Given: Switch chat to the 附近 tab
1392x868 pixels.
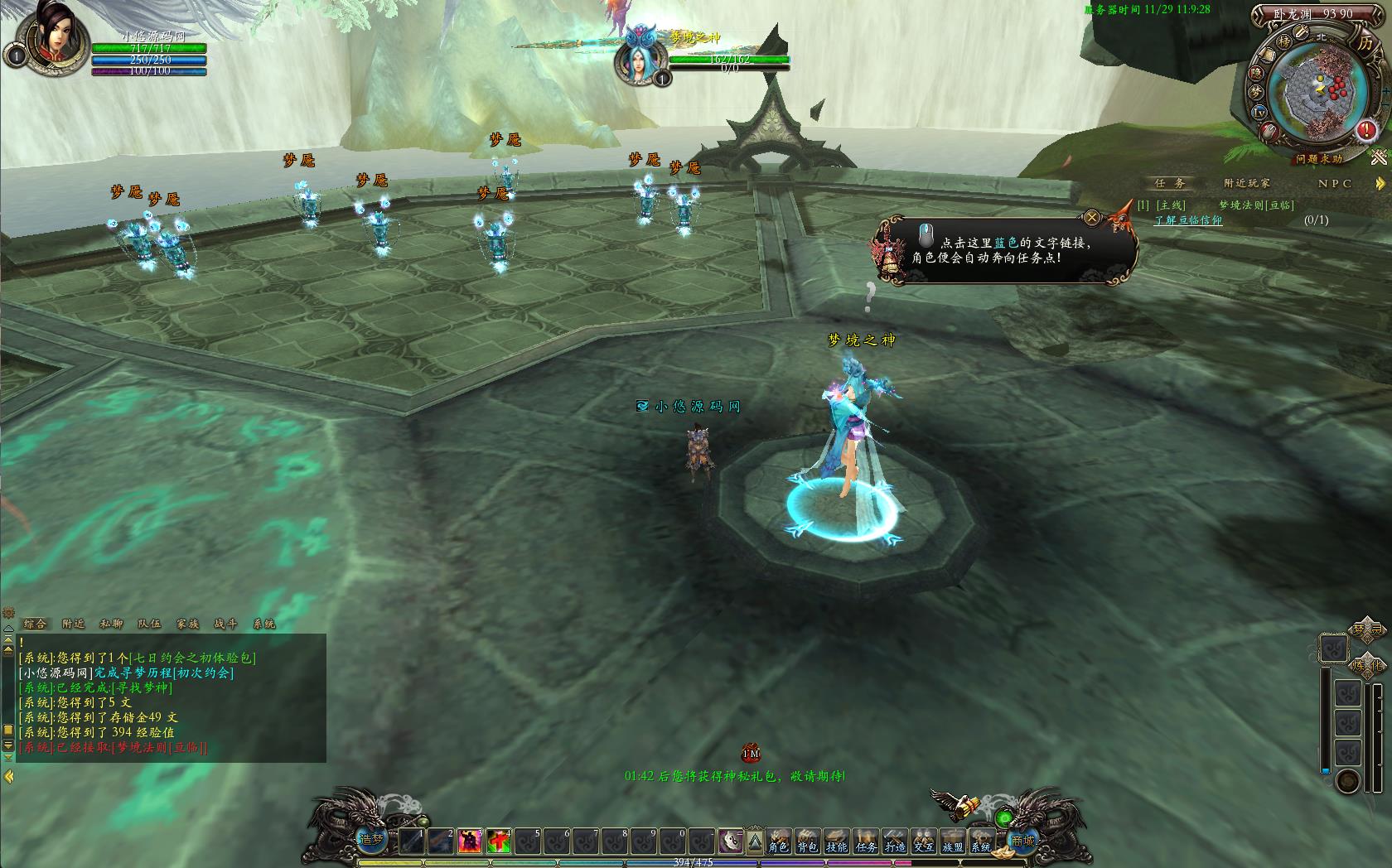Looking at the screenshot, I should coord(73,624).
